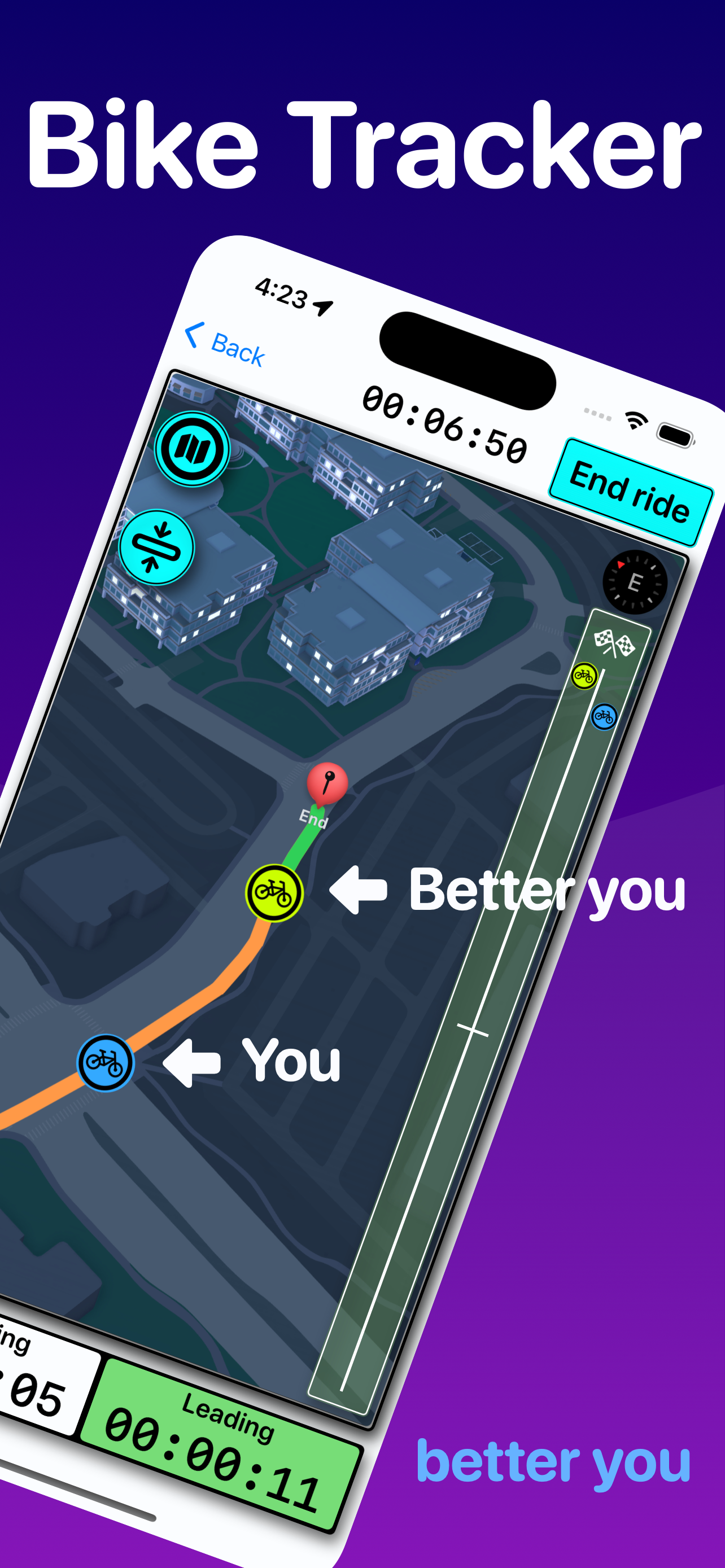Click the yellow bike icon on the progress sidebar
This screenshot has width=725, height=1568.
pos(584,676)
